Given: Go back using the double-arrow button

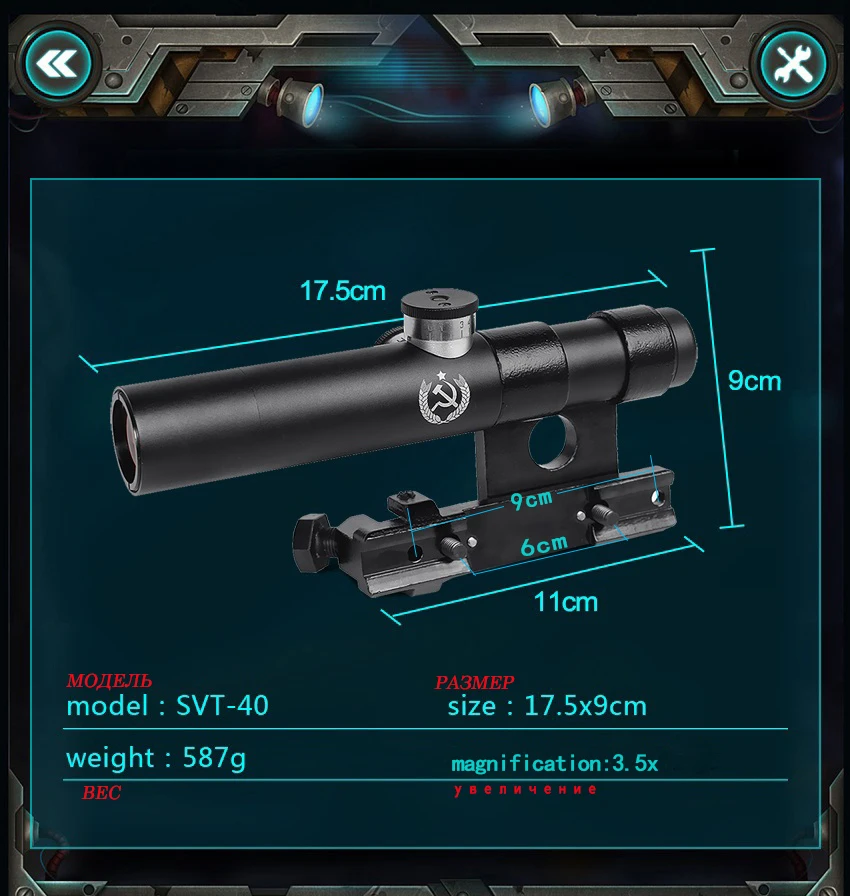Looking at the screenshot, I should (x=57, y=66).
